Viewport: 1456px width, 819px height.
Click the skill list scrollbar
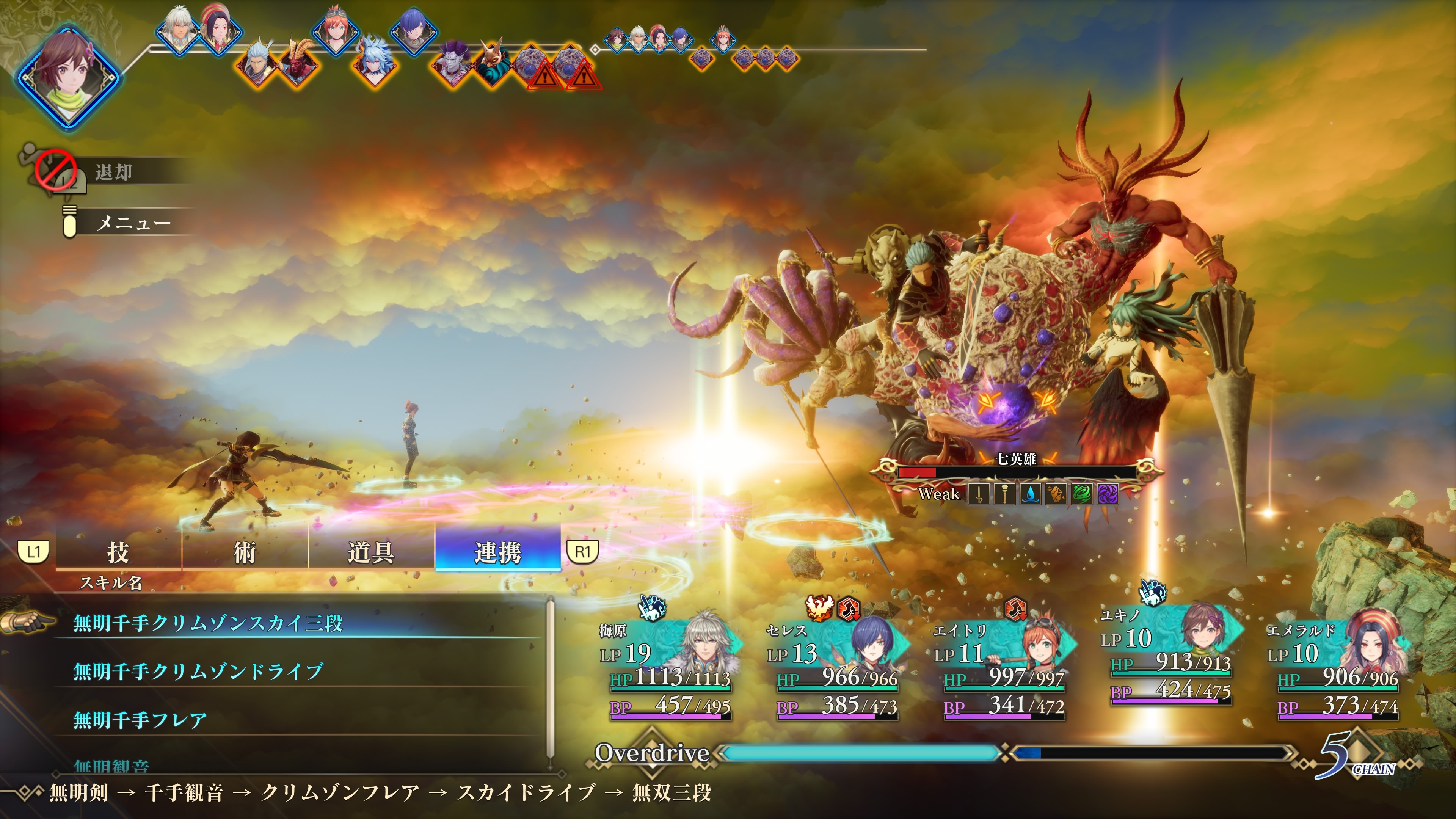(x=551, y=678)
